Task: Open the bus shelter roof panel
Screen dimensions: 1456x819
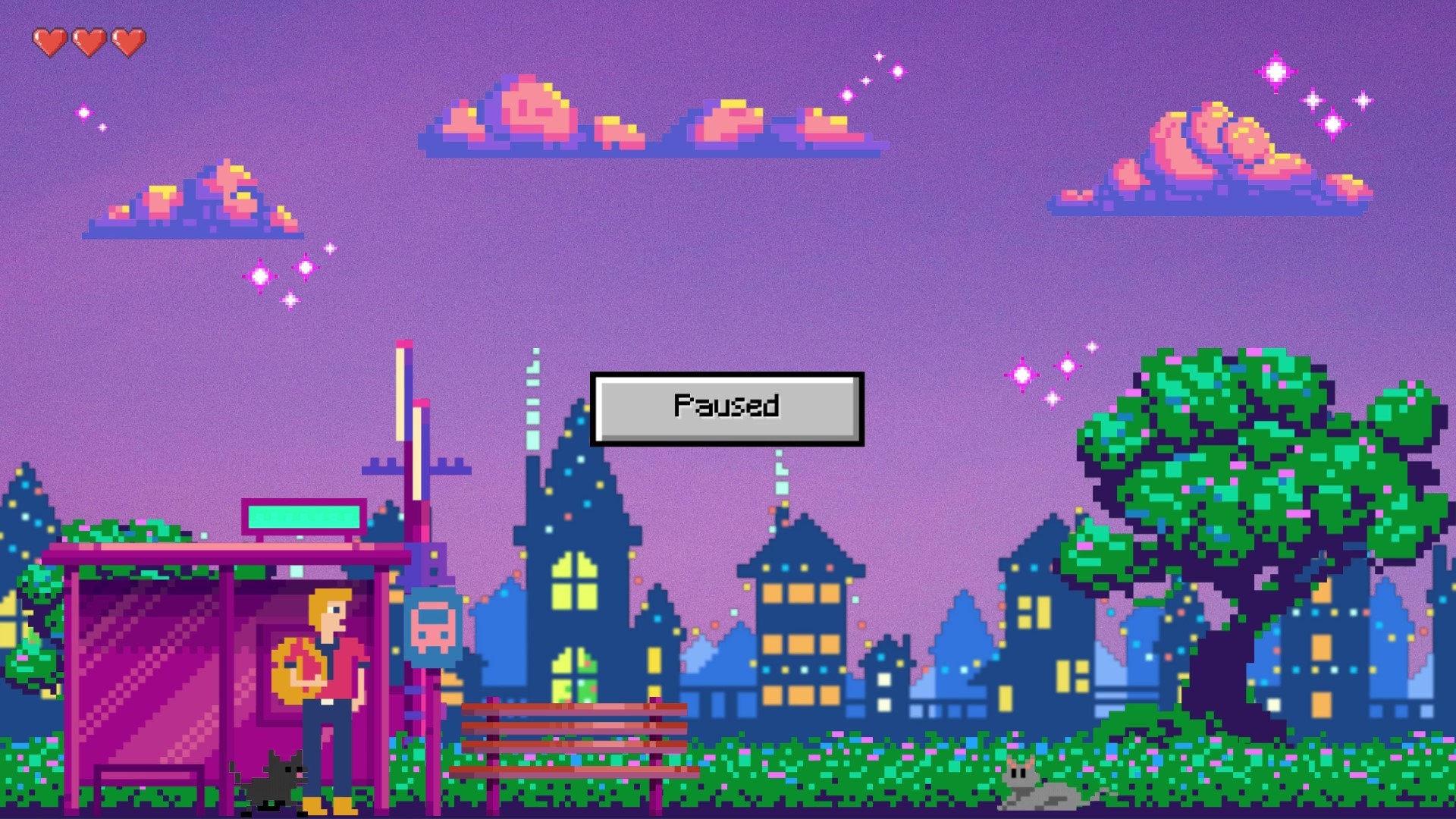Action: coord(220,548)
